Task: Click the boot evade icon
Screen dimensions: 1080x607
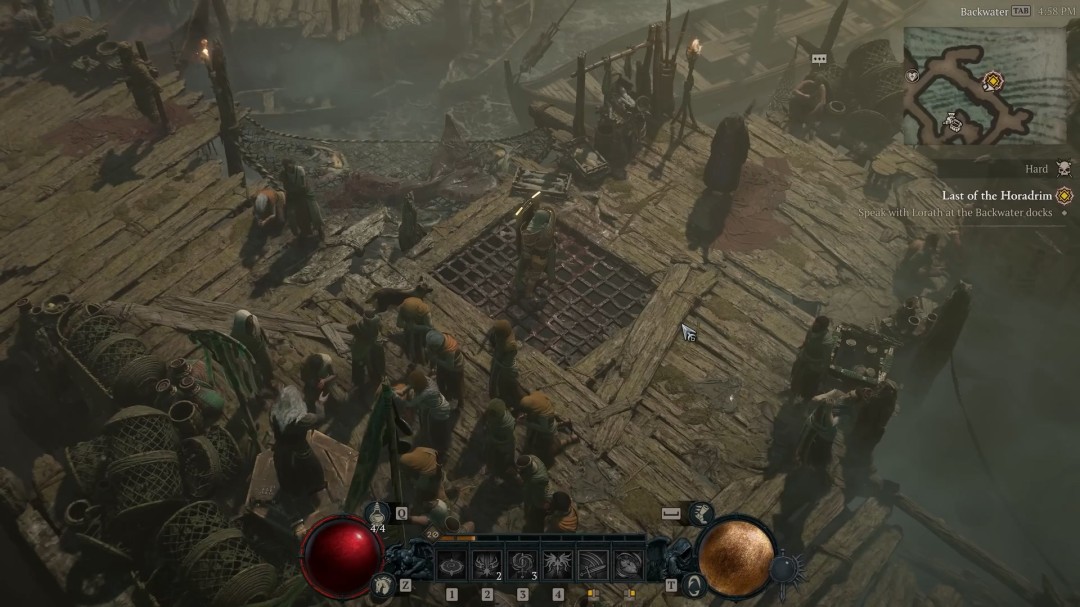Action: tap(700, 513)
